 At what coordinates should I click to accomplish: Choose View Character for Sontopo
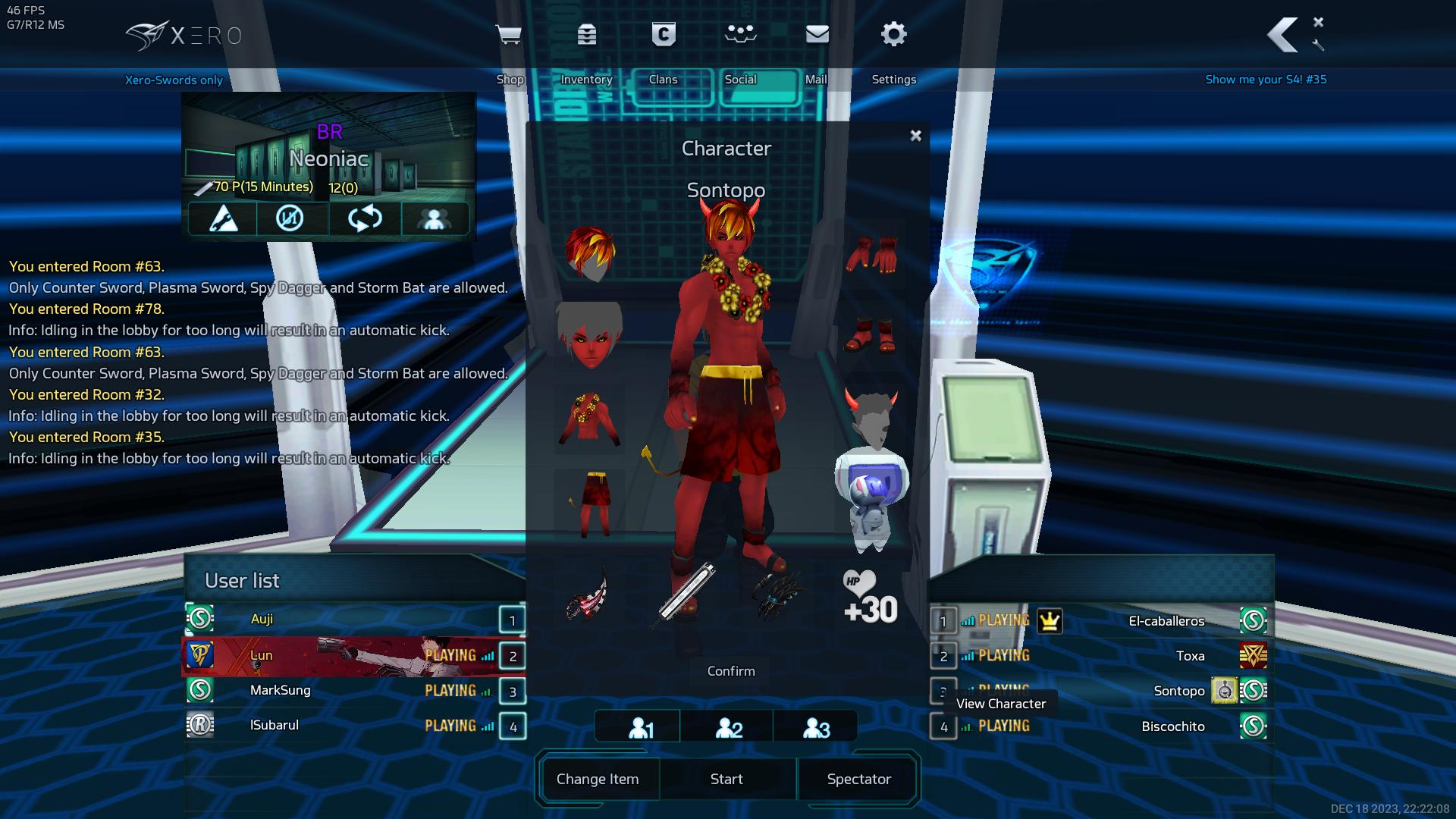pyautogui.click(x=1000, y=704)
